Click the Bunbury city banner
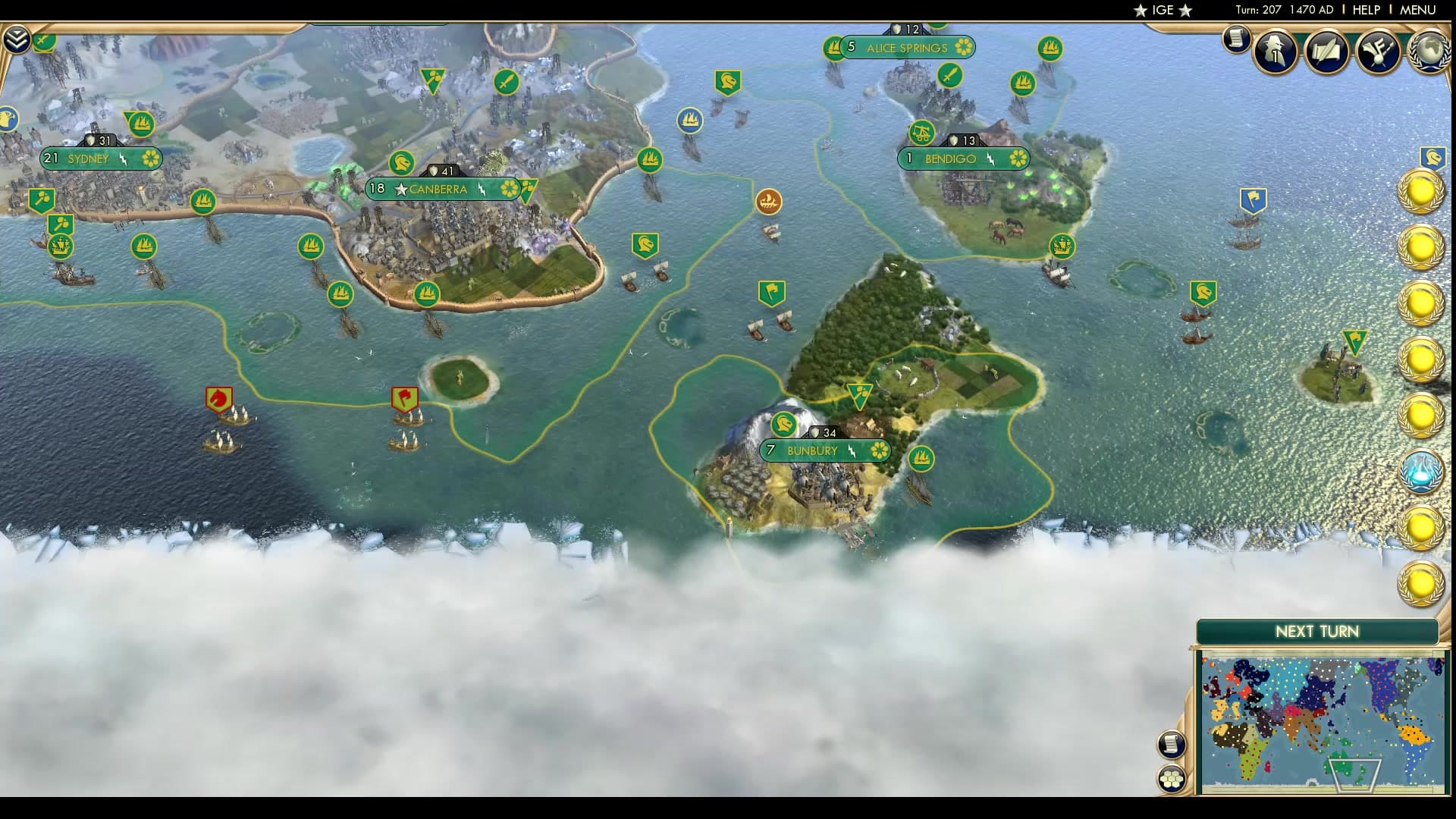This screenshot has height=819, width=1456. (x=827, y=450)
